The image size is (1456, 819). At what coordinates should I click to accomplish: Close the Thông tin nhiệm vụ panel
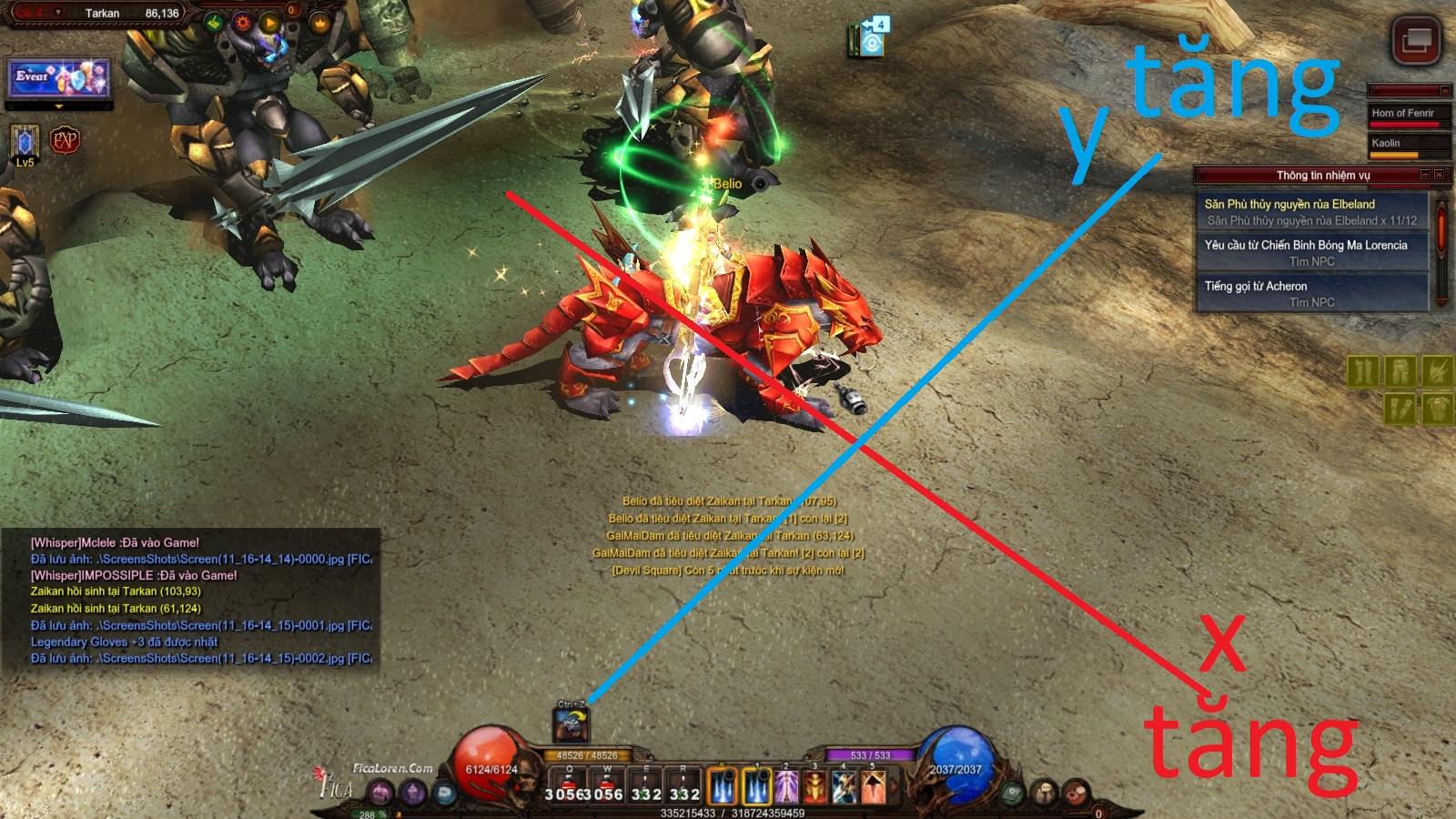point(1439,175)
